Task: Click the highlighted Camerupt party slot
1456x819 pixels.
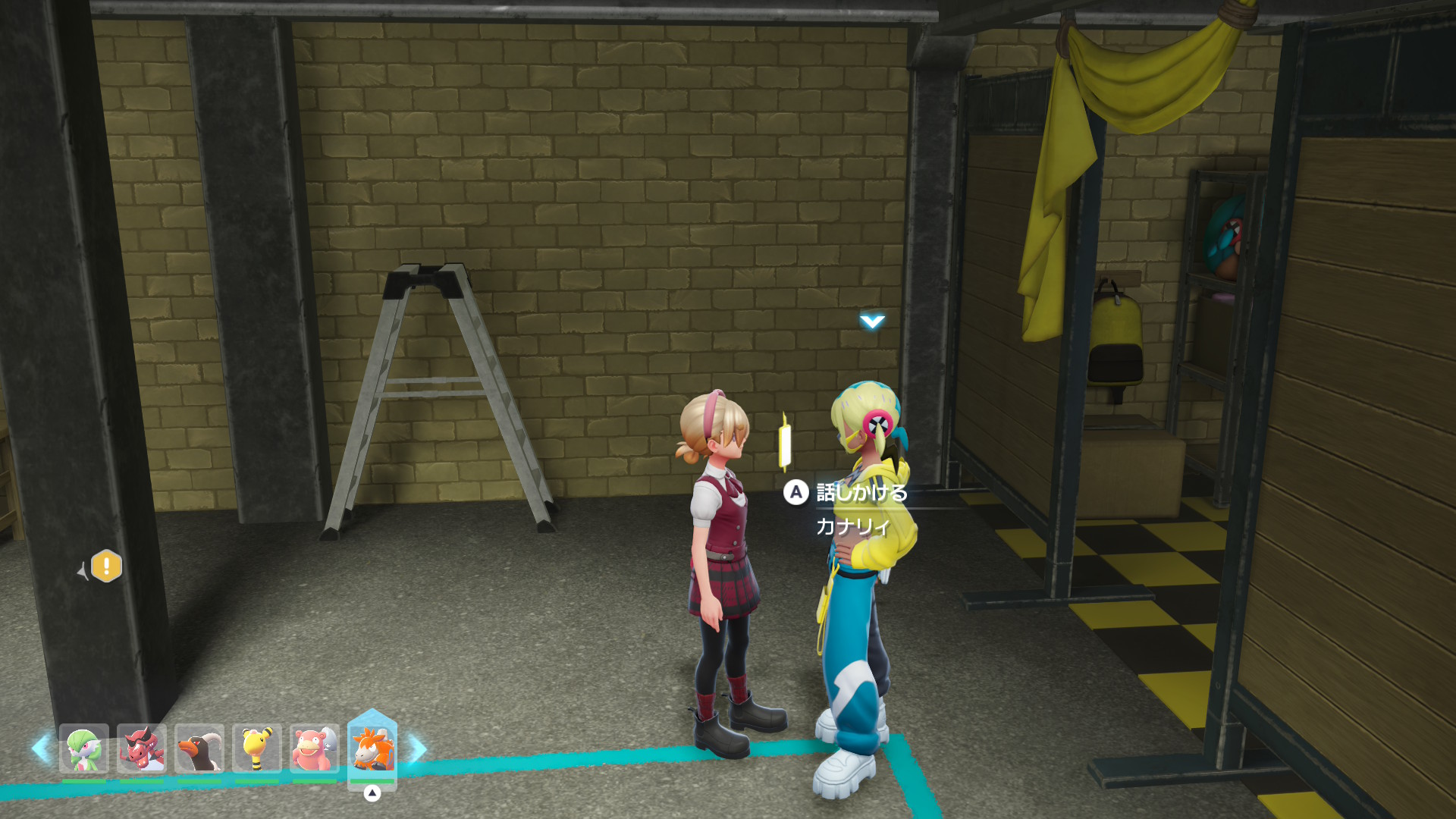Action: click(372, 748)
